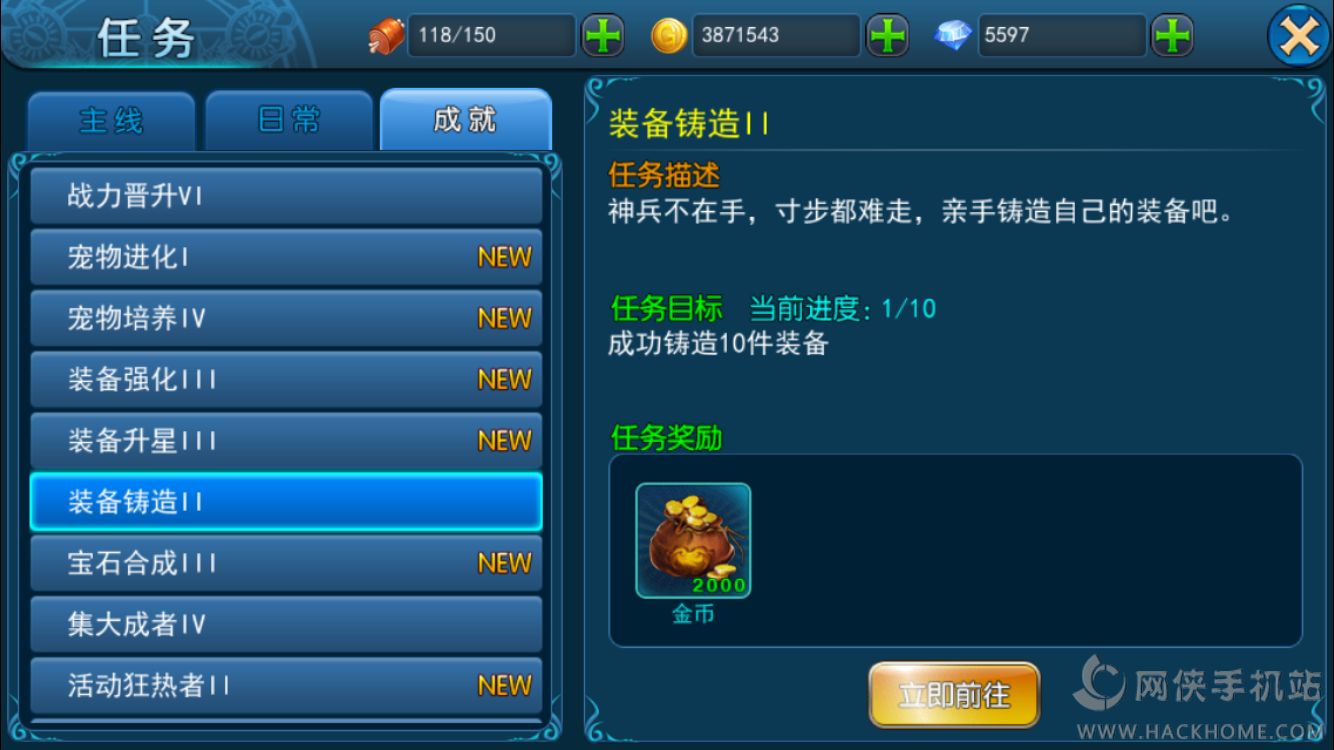1334x750 pixels.
Task: Tap the green plus beside the diamond count
Action: click(x=1172, y=35)
